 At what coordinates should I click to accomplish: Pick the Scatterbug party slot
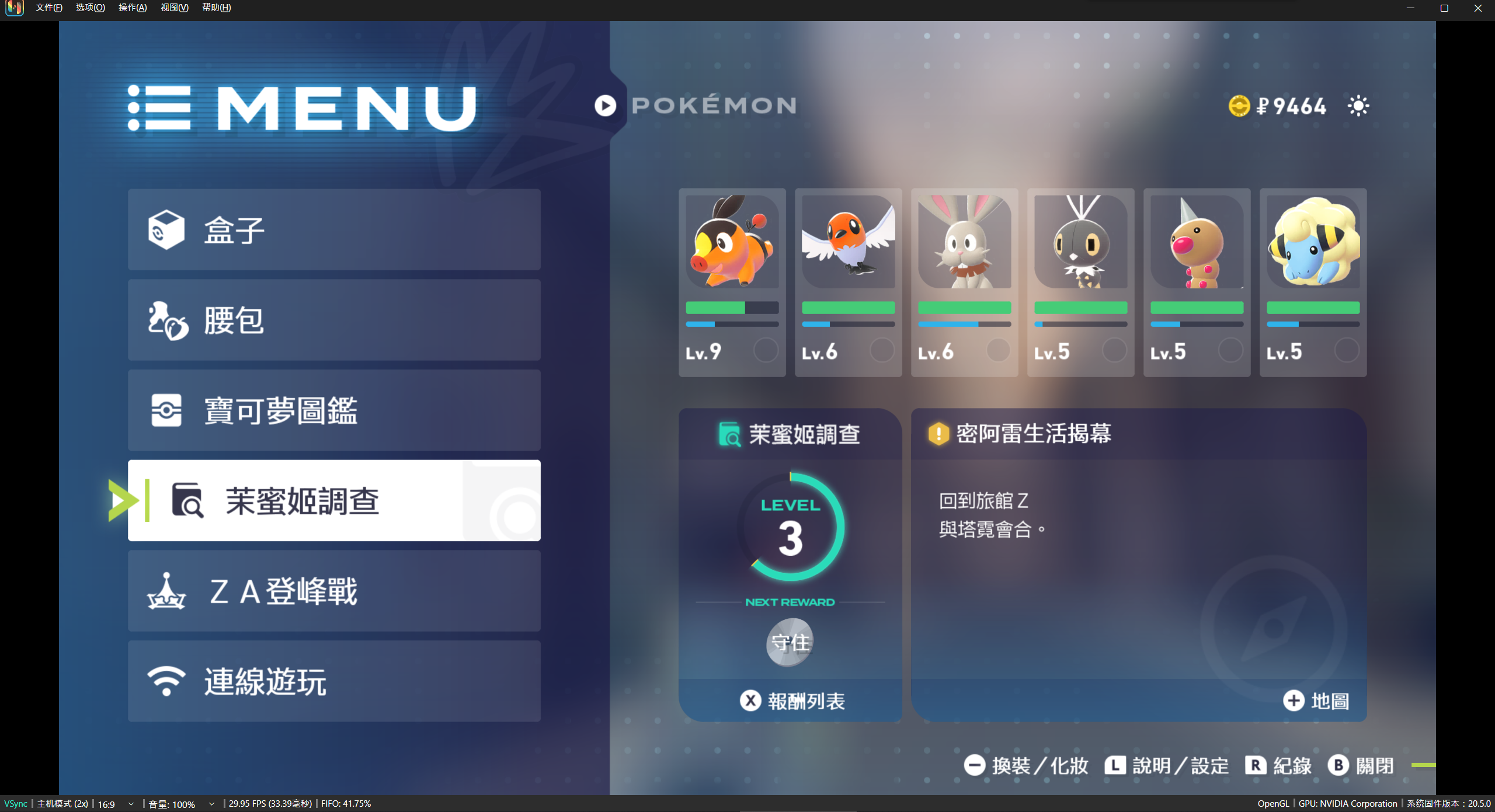coord(1080,282)
